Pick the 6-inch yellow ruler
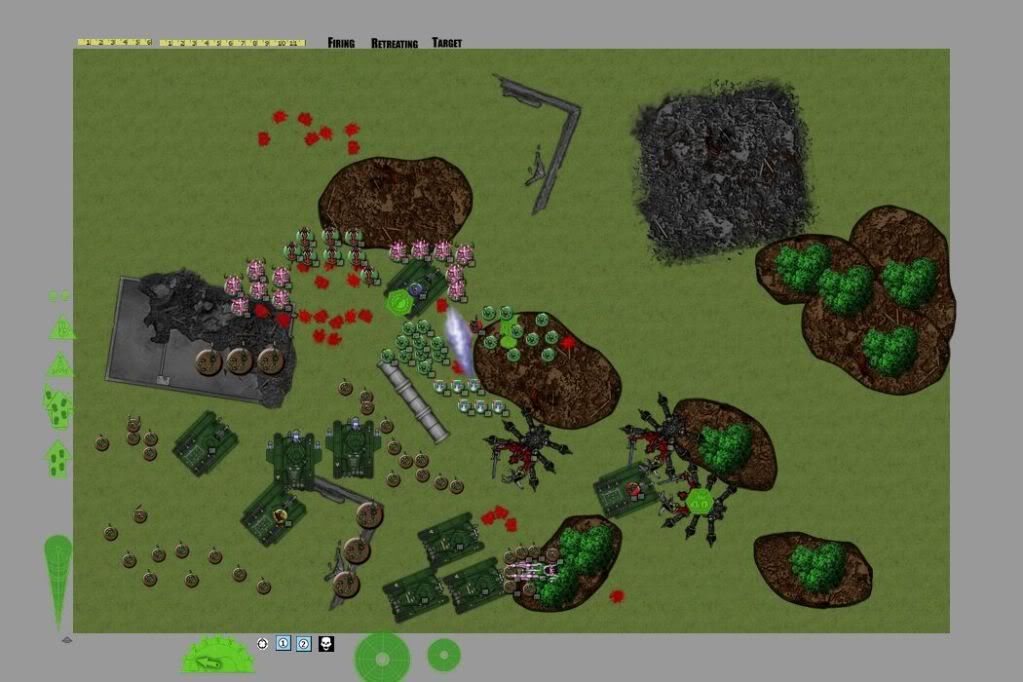The image size is (1023, 682). [115, 43]
